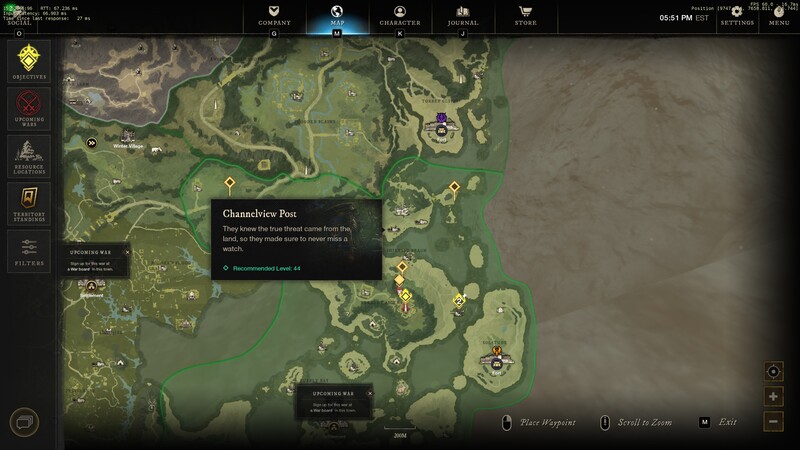800x450 pixels.
Task: Zoom in the map with plus button
Action: point(773,397)
